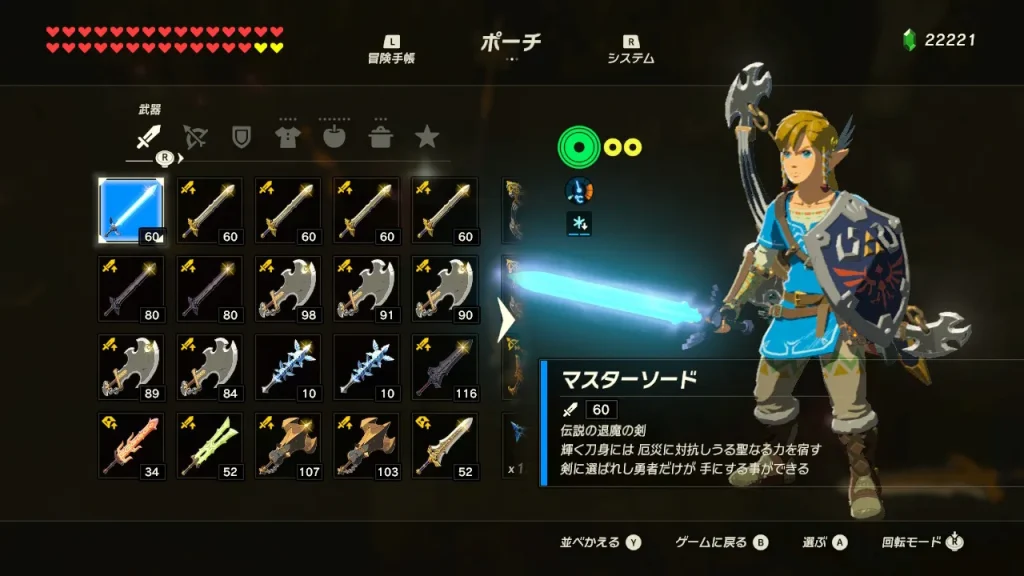Click the arrow to the next weapon page
The width and height of the screenshot is (1024, 576).
pos(505,320)
